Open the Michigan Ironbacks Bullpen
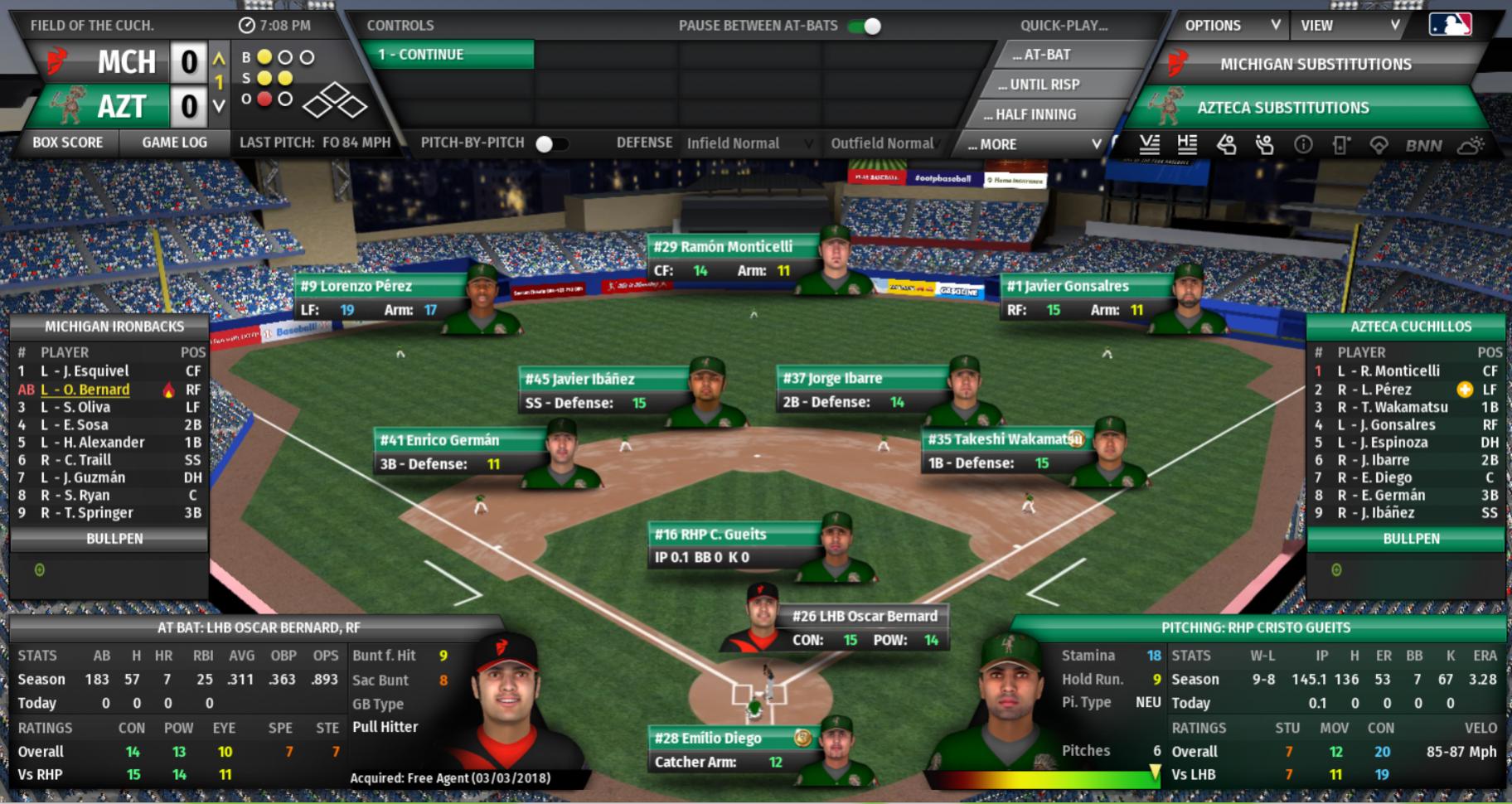1512x804 pixels. point(114,539)
